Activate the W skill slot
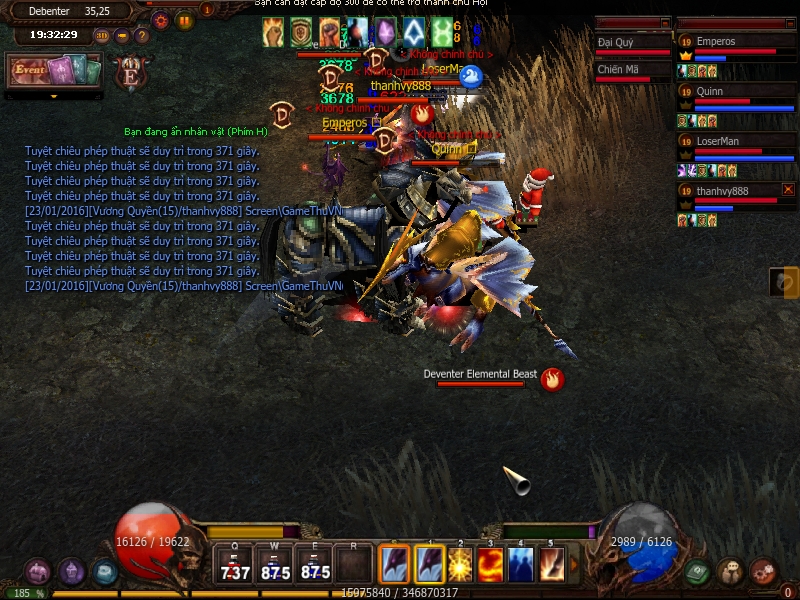Viewport: 800px width, 600px height. click(x=275, y=565)
